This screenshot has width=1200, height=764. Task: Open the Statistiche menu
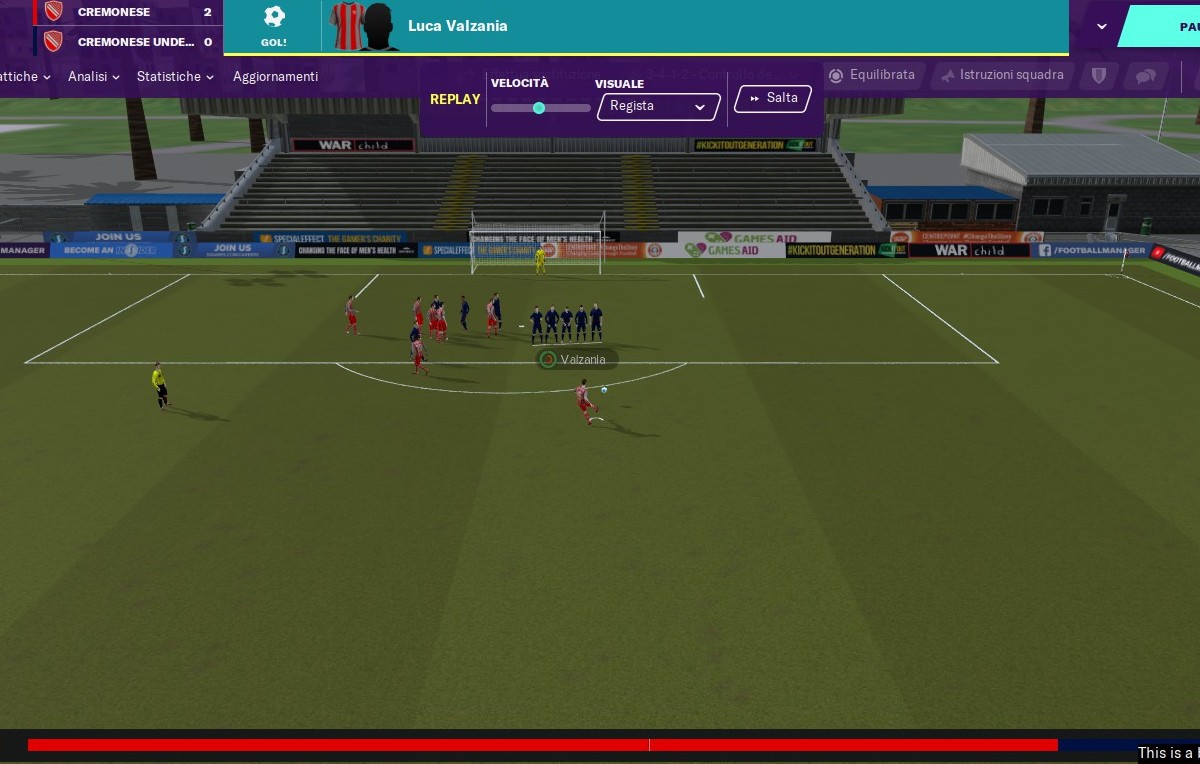pyautogui.click(x=174, y=77)
